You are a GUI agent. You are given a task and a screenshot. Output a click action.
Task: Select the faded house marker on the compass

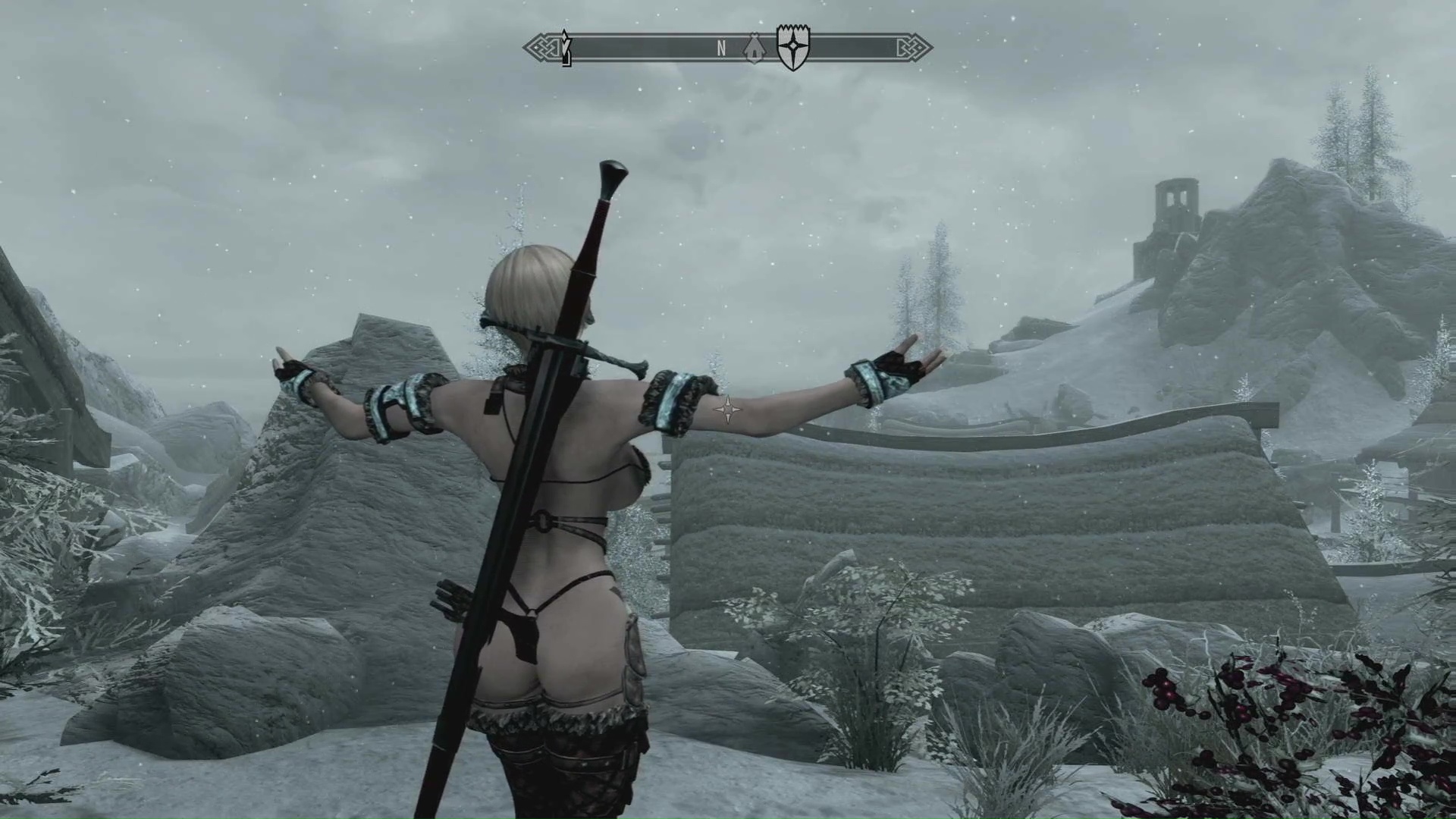752,48
